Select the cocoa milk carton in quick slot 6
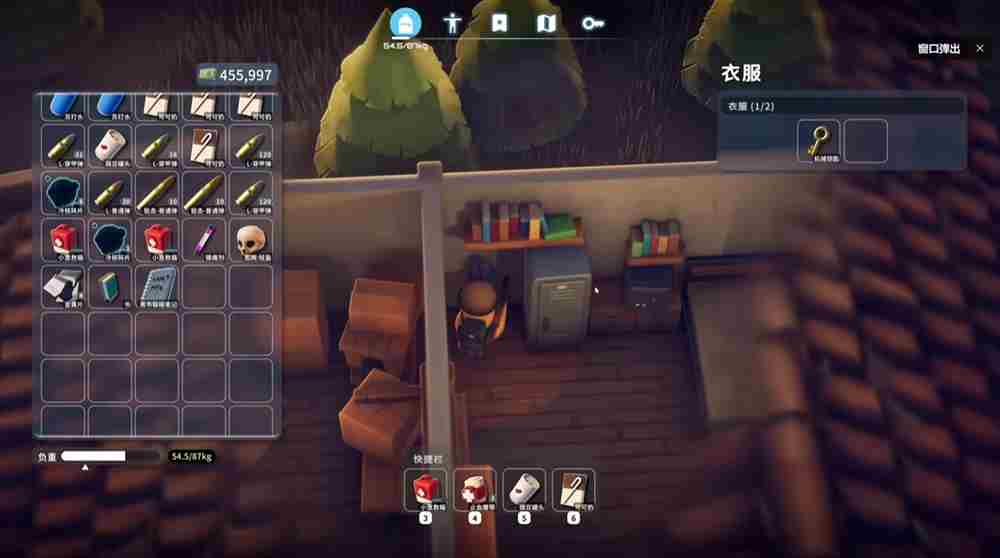The width and height of the screenshot is (1000, 558). coord(573,490)
